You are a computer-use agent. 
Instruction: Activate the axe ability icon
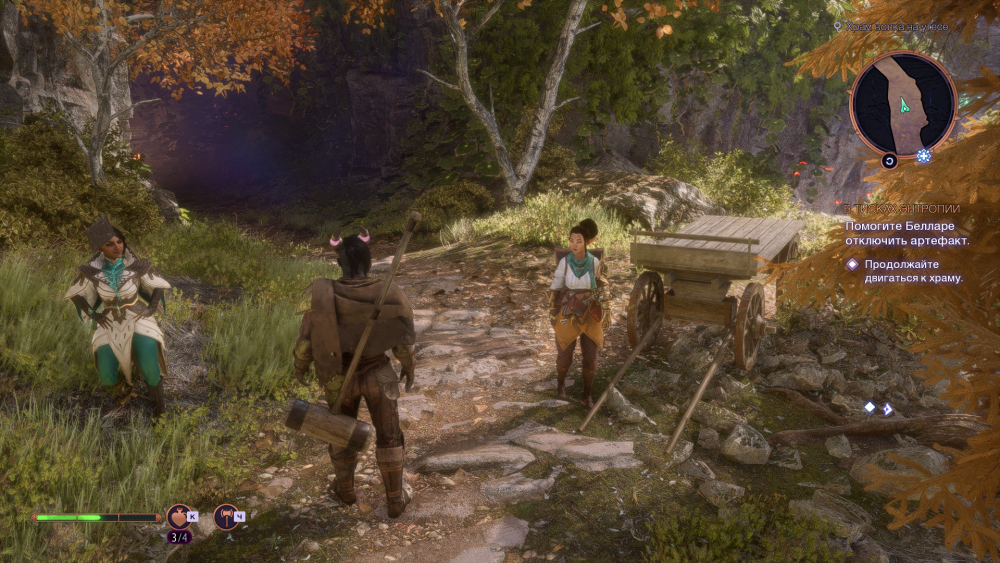(227, 516)
